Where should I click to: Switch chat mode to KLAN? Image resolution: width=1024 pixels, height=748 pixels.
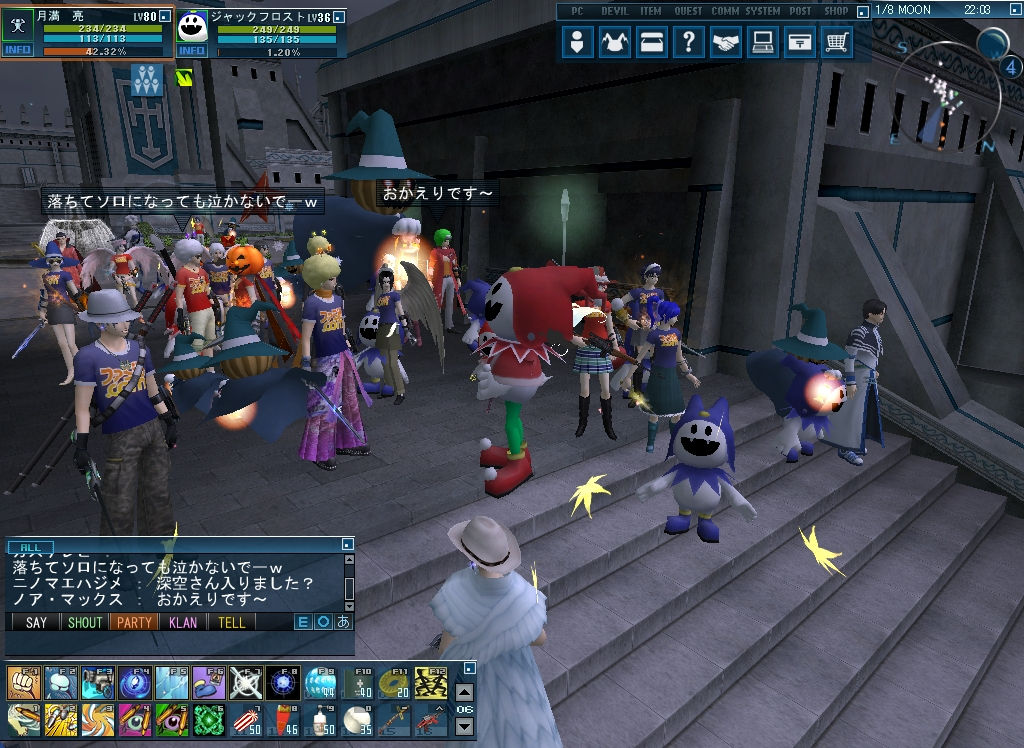(183, 622)
